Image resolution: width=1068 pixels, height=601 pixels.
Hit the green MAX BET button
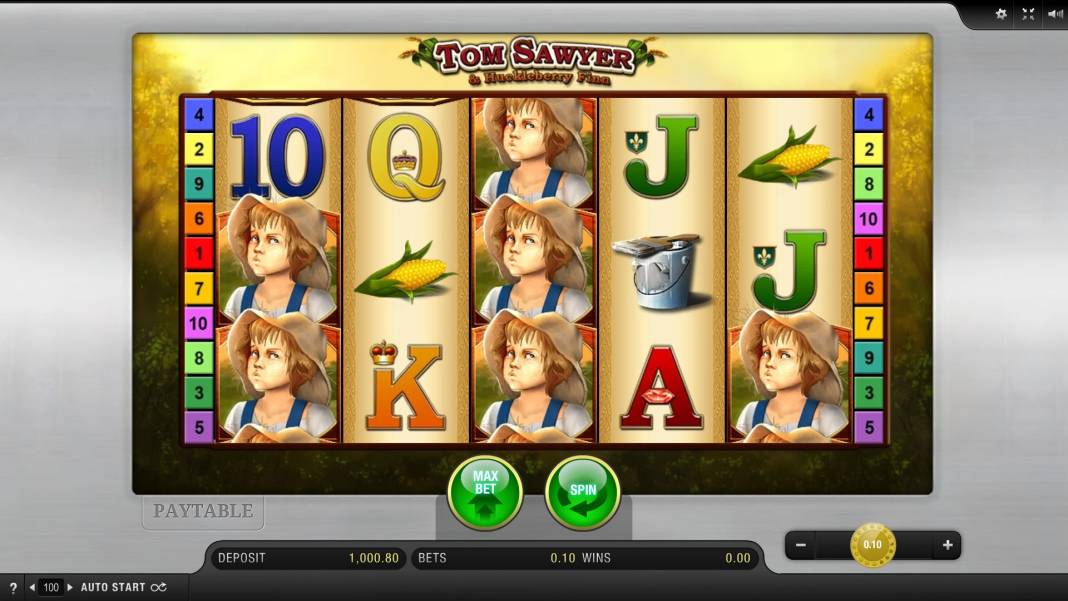click(x=485, y=492)
